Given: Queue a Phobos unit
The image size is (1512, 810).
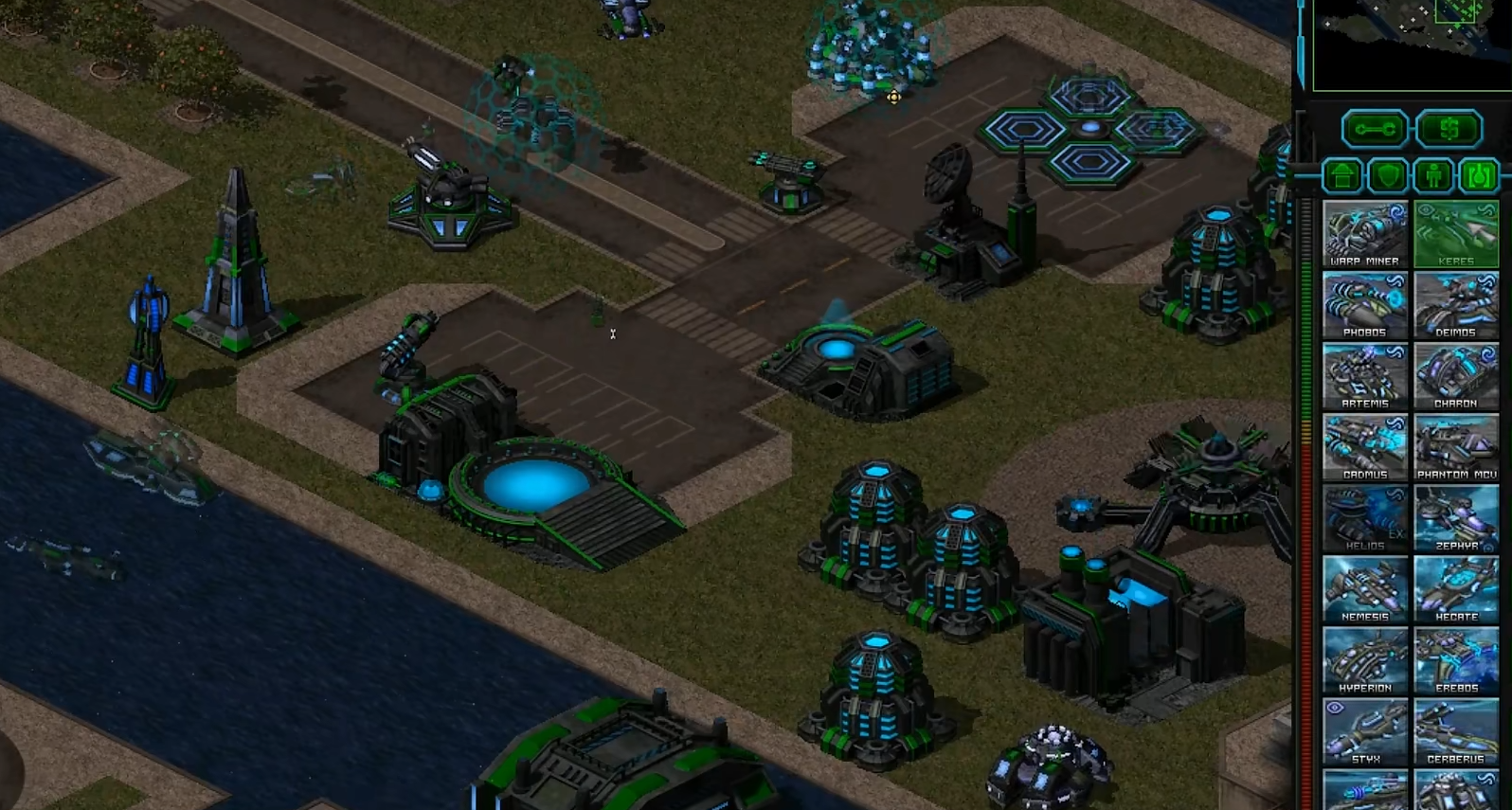Looking at the screenshot, I should point(1364,304).
